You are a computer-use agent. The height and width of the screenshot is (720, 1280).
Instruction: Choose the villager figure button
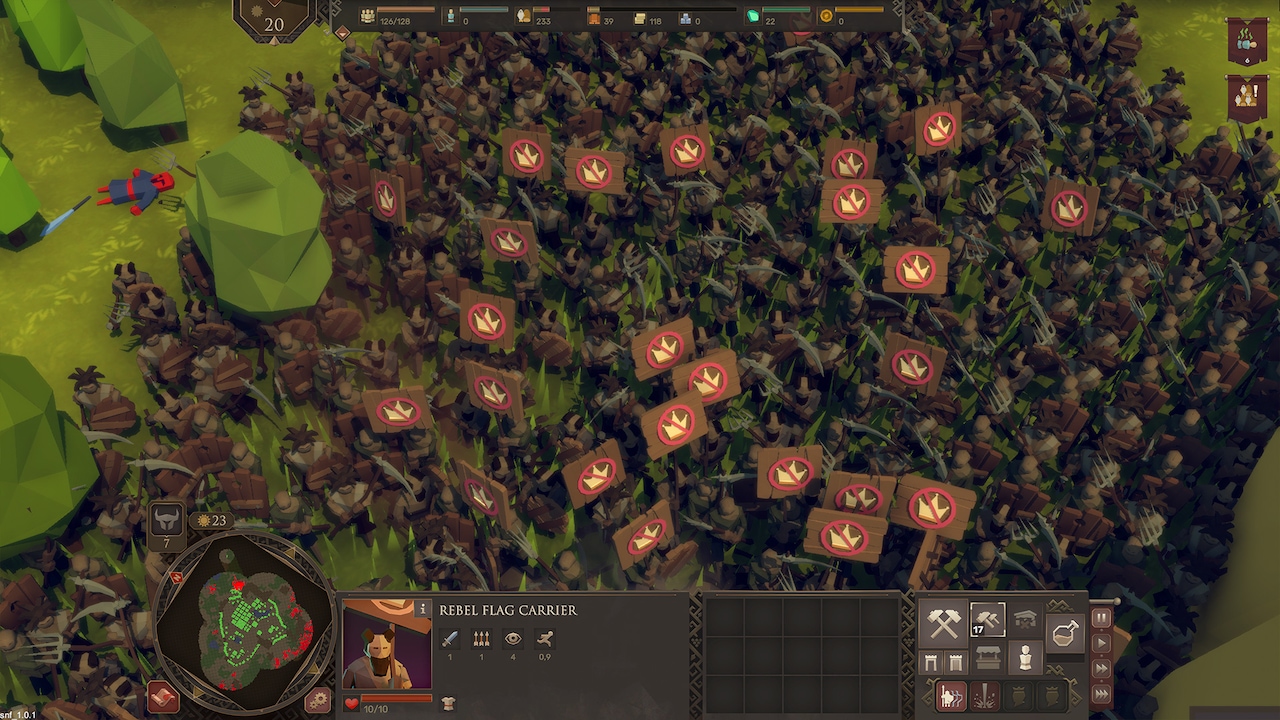1025,658
